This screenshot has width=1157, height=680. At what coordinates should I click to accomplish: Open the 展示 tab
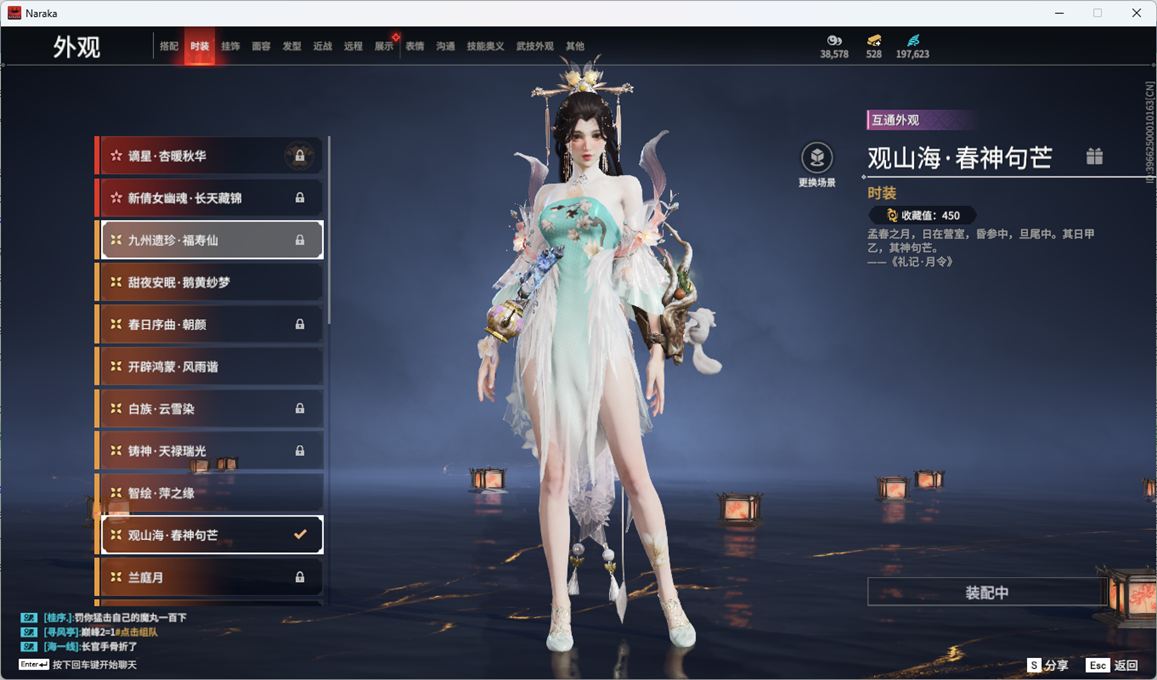tap(384, 46)
